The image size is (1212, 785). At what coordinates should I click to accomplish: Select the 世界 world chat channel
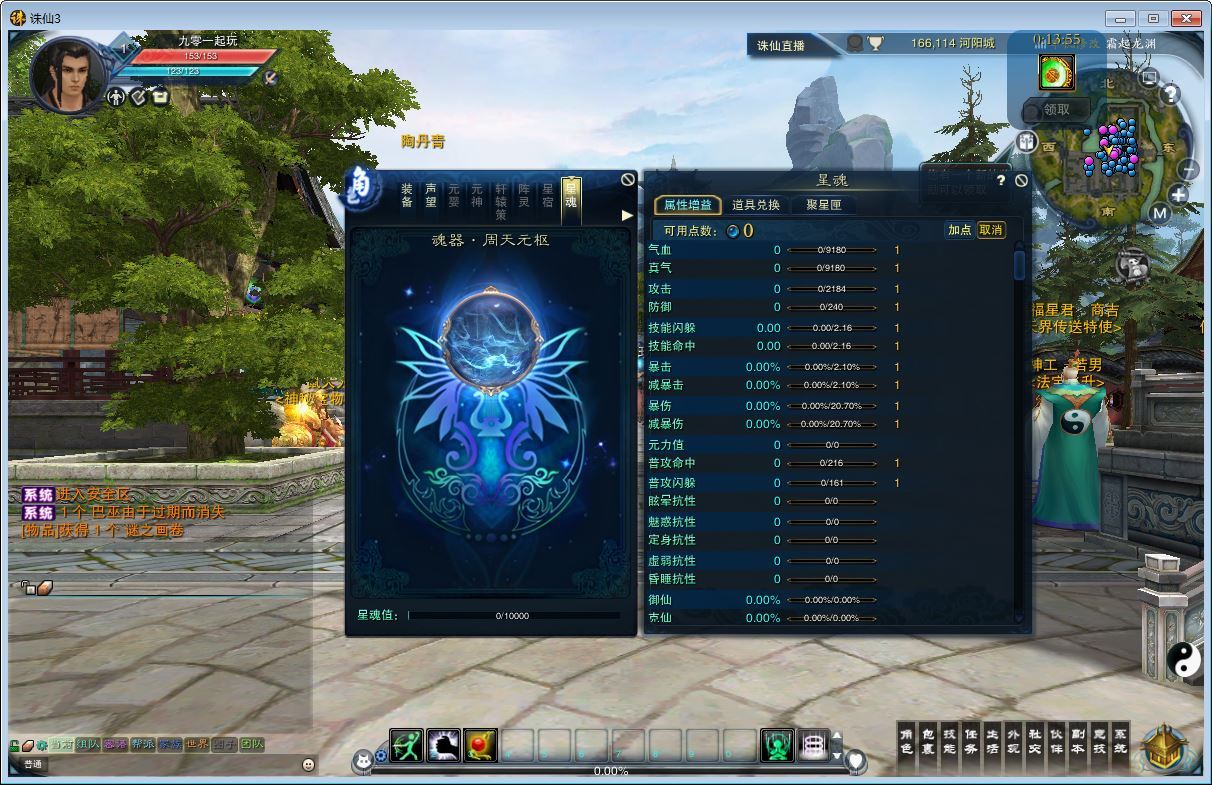pos(197,745)
